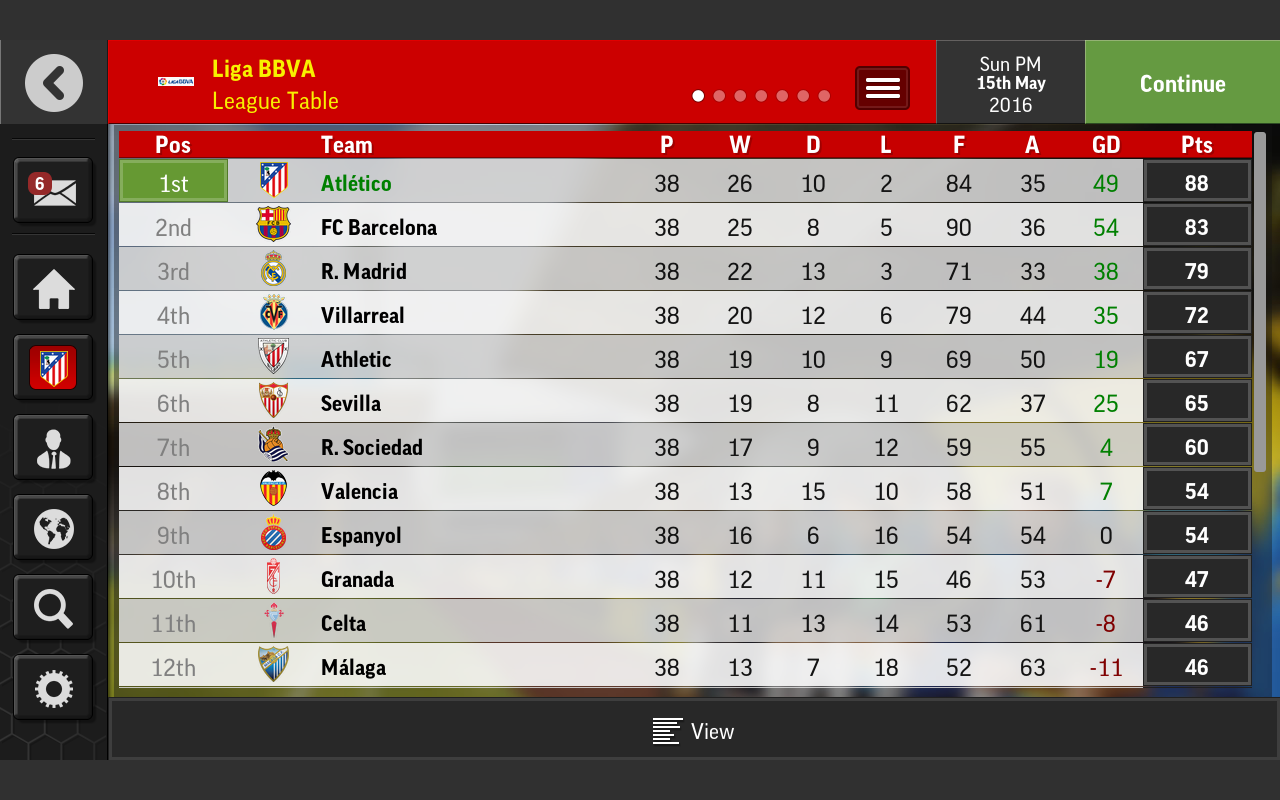Open the View options bar
The width and height of the screenshot is (1280, 800).
(693, 731)
